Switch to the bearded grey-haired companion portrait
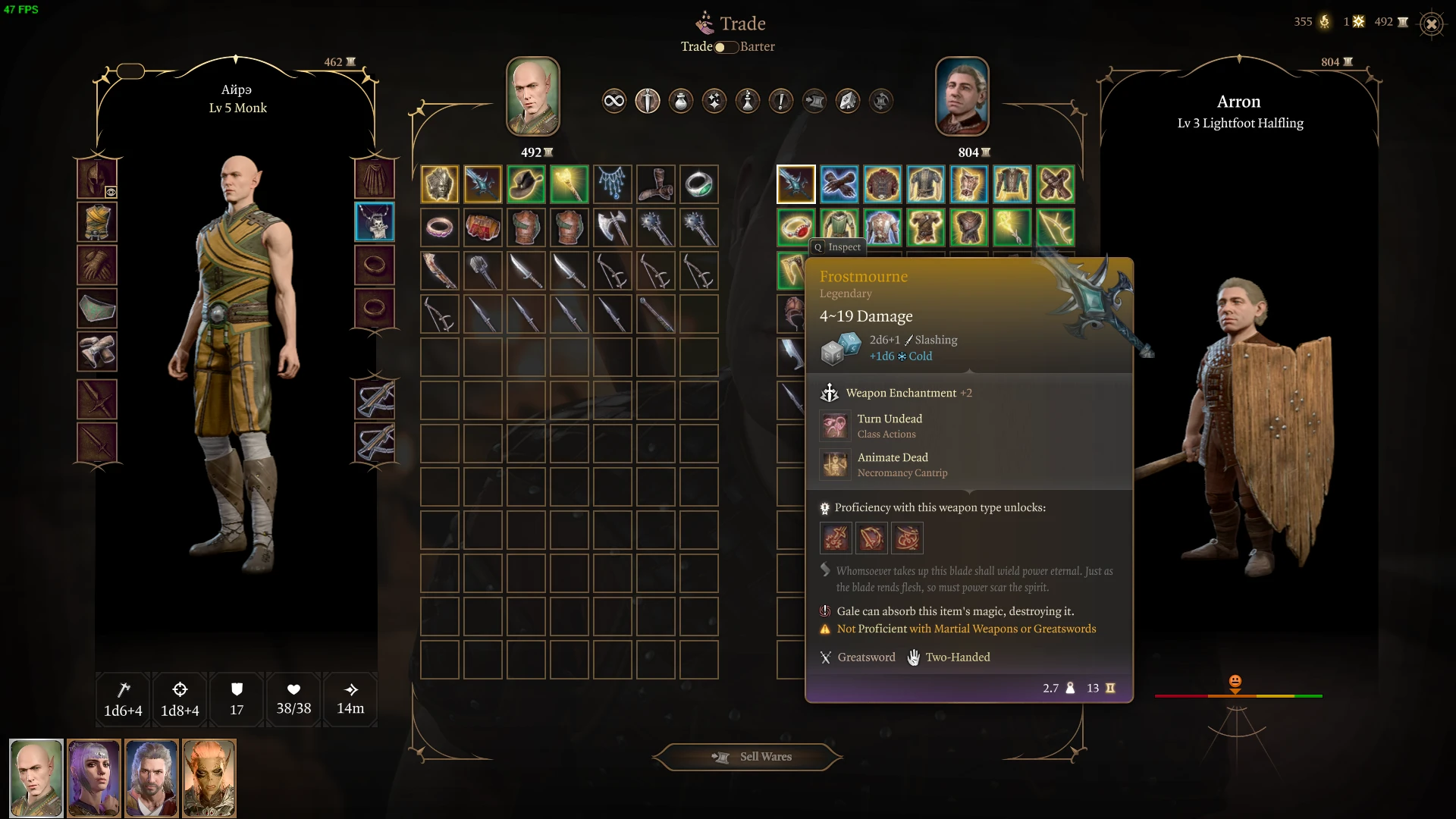The width and height of the screenshot is (1456, 819). pos(152,778)
